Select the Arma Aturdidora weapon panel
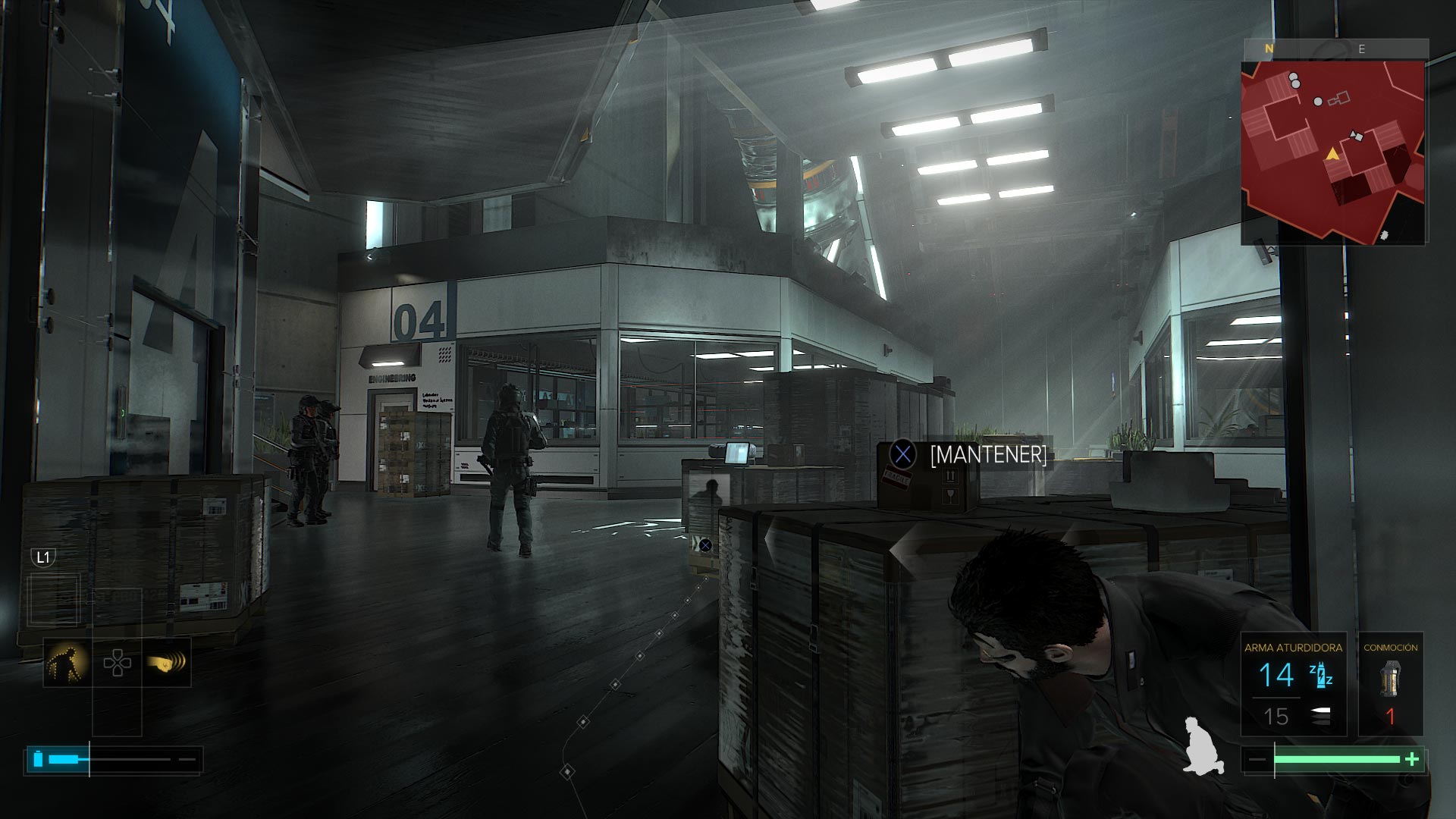 1293,685
